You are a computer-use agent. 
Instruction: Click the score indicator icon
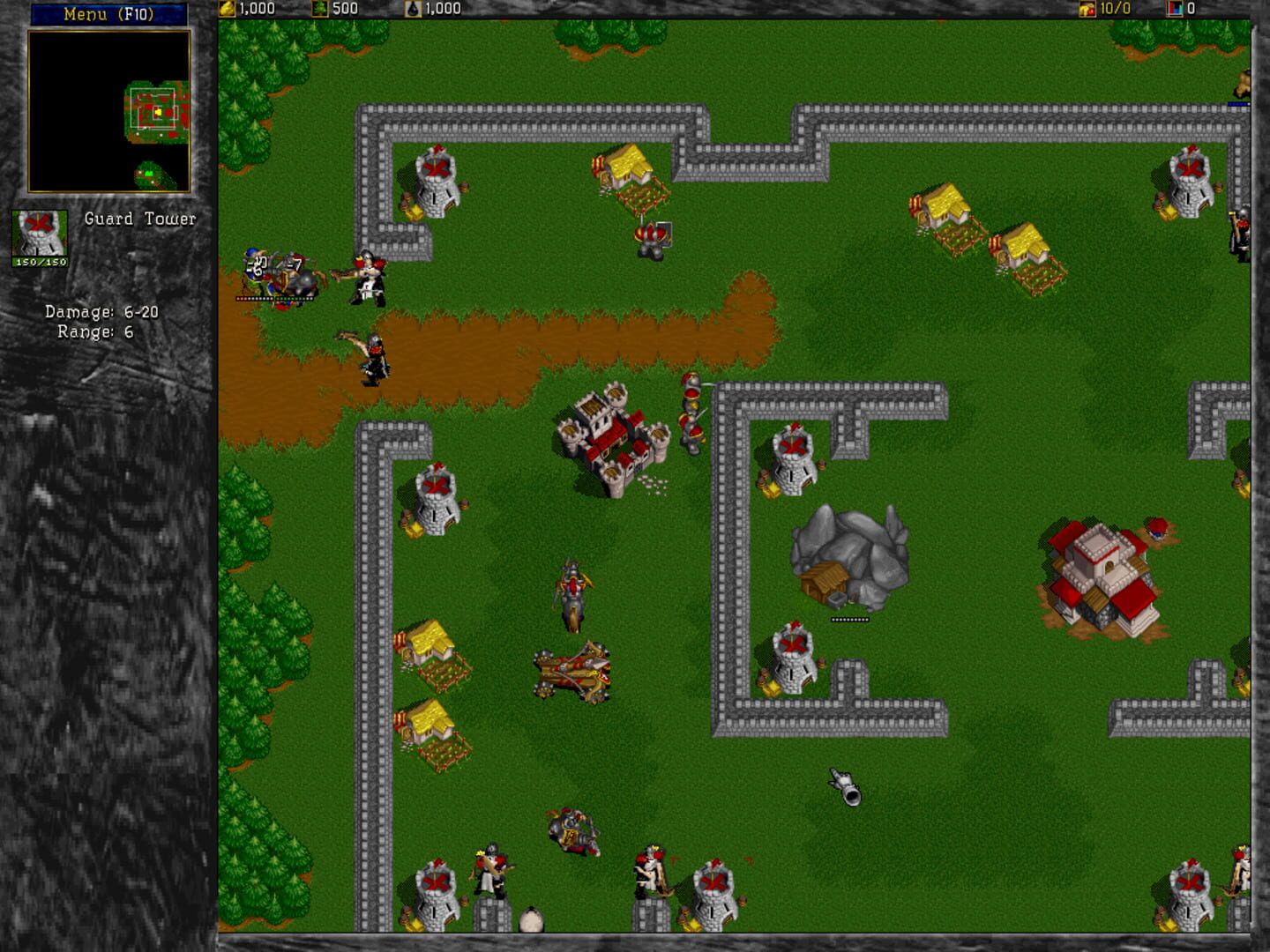(x=1176, y=10)
